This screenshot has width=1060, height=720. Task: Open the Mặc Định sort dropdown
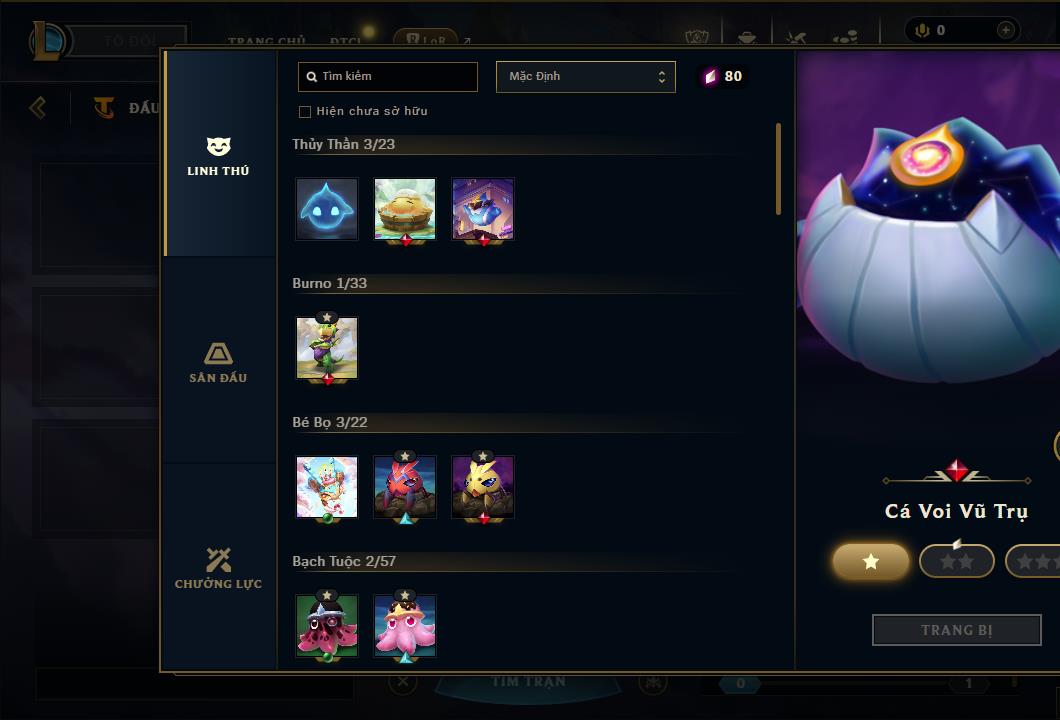point(585,77)
